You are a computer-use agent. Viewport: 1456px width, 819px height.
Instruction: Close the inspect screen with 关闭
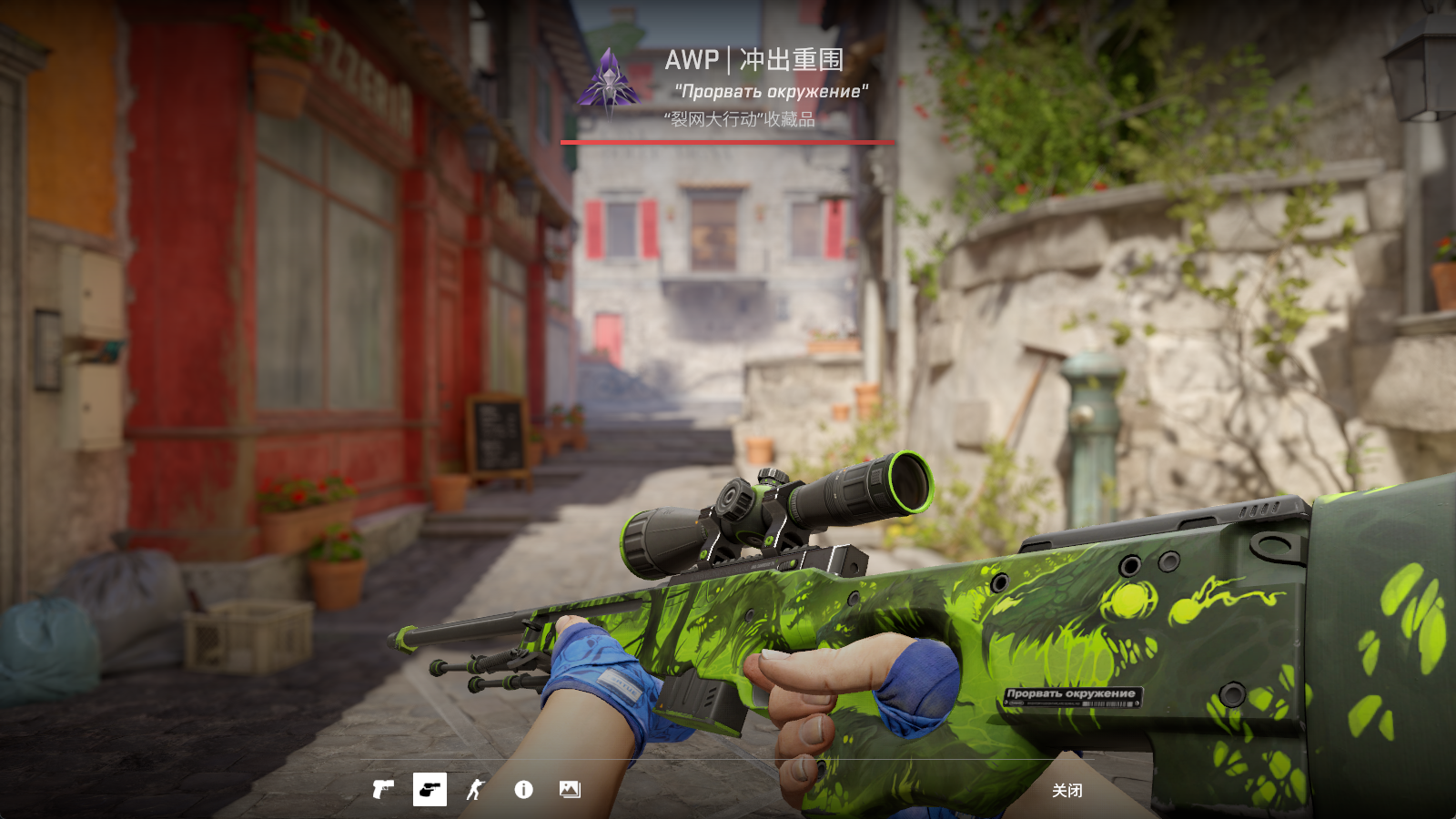click(1067, 791)
